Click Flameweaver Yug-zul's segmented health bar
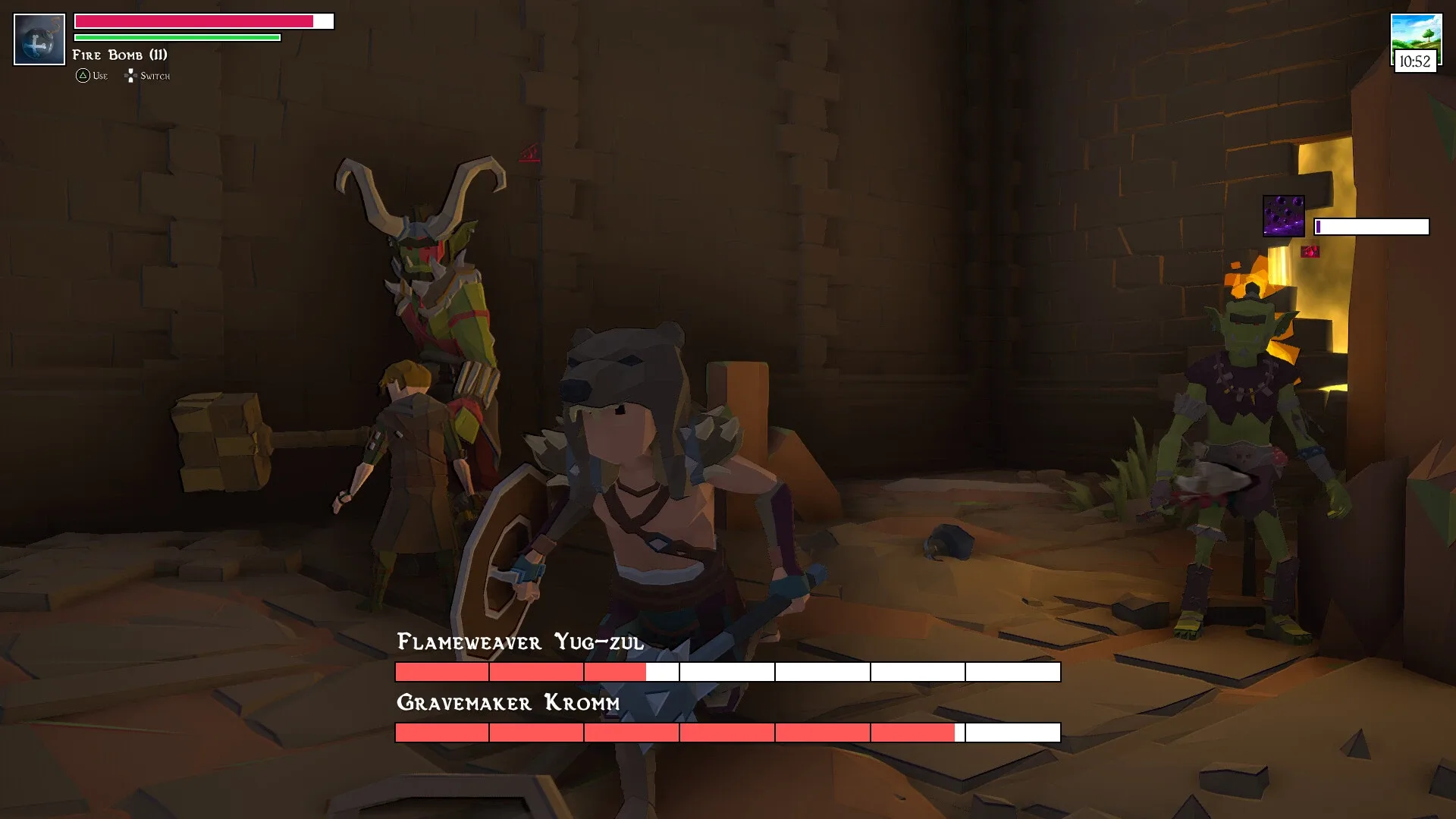This screenshot has width=1456, height=819. point(727,672)
